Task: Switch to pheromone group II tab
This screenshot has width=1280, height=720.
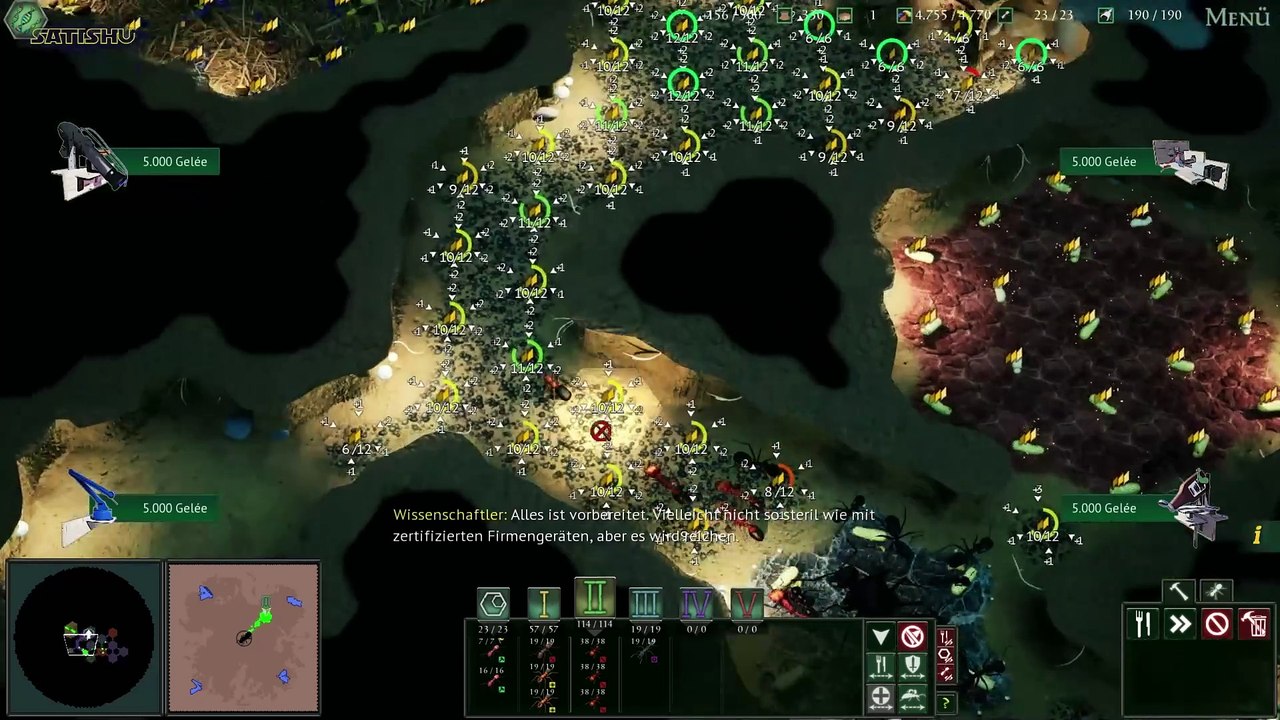Action: tap(595, 598)
